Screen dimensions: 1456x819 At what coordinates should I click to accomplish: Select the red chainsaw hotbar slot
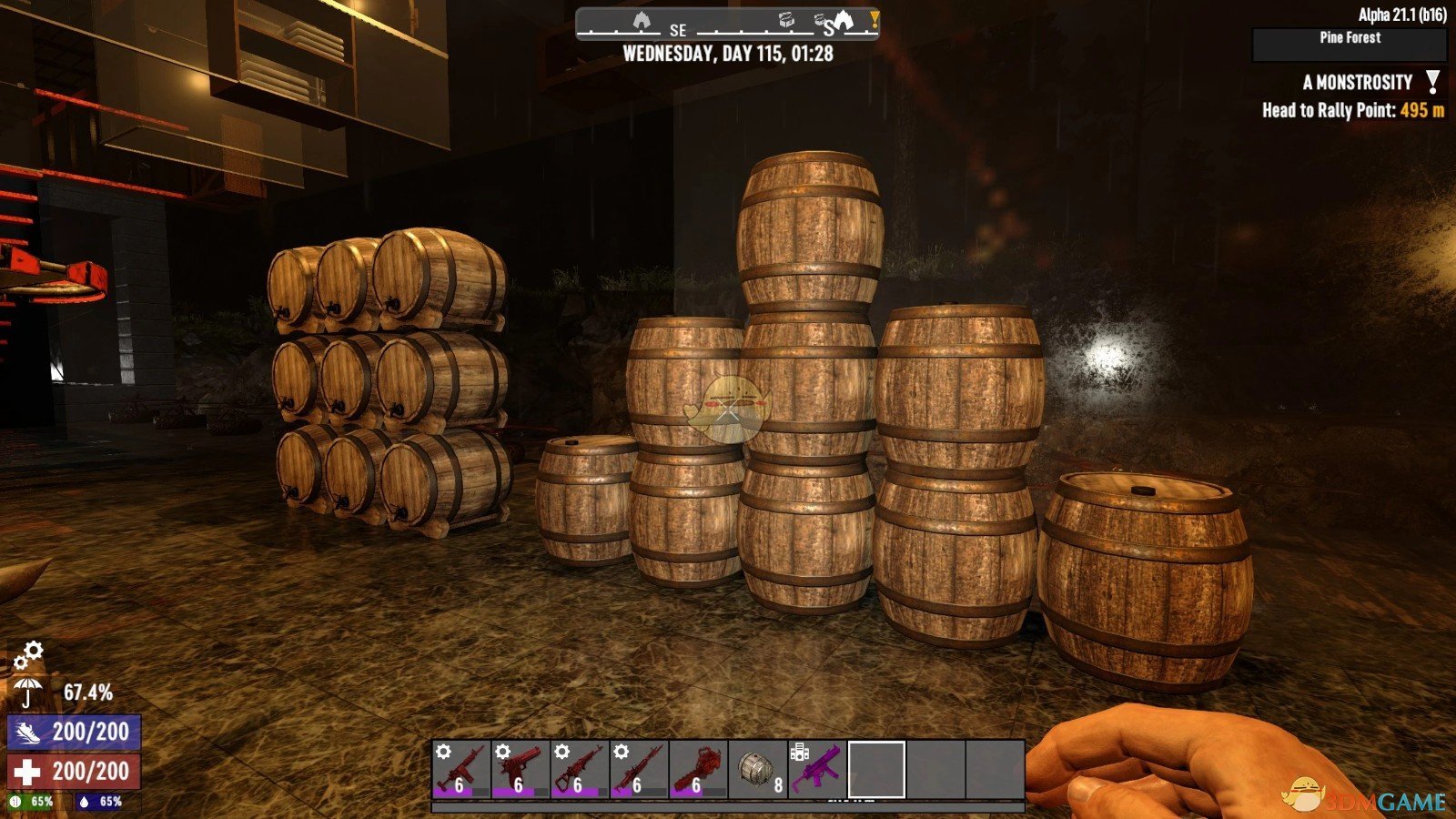pyautogui.click(x=697, y=769)
